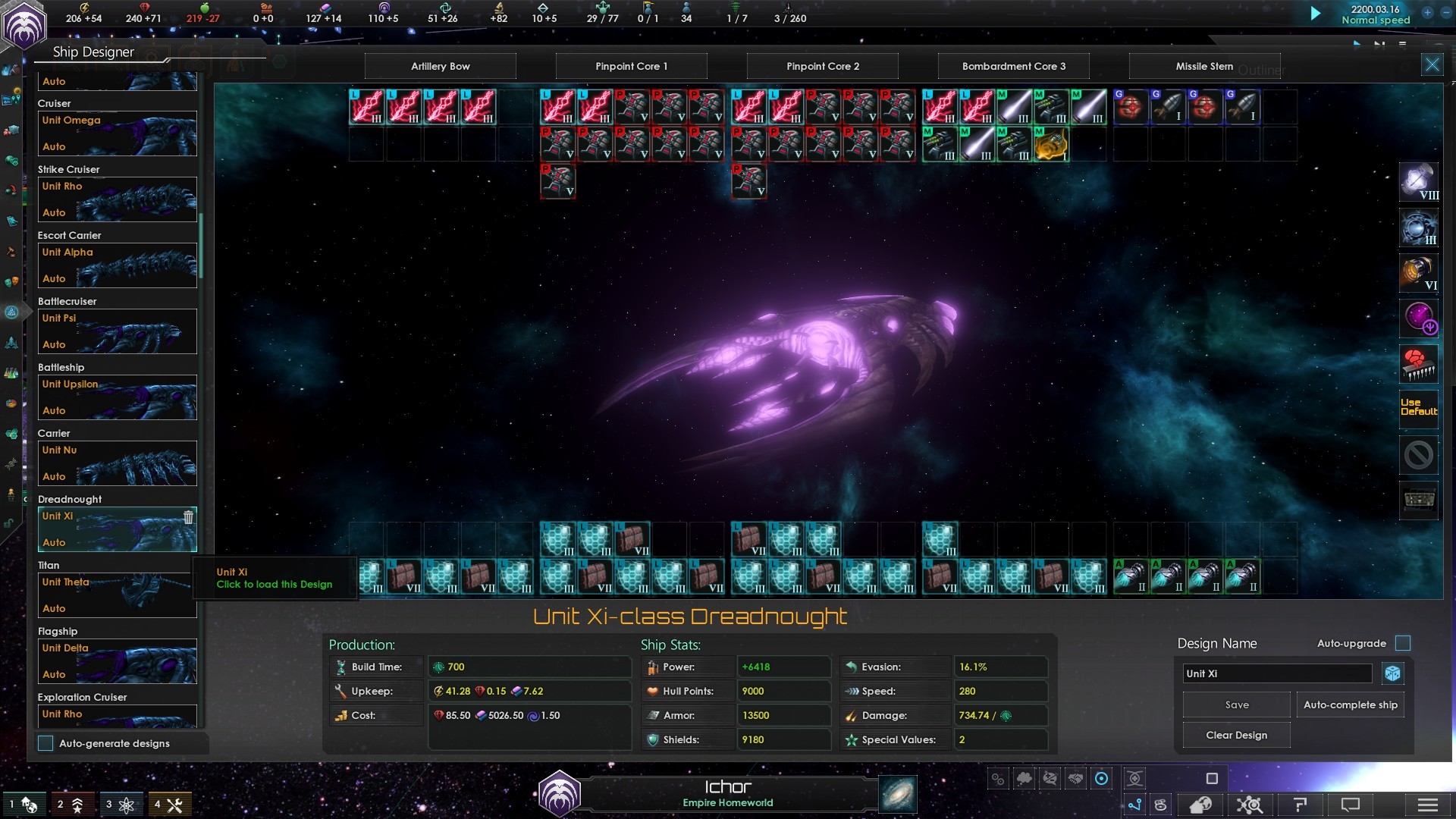Viewport: 1456px width, 819px height.
Task: Open the galaxy map view icon
Action: [x=898, y=794]
